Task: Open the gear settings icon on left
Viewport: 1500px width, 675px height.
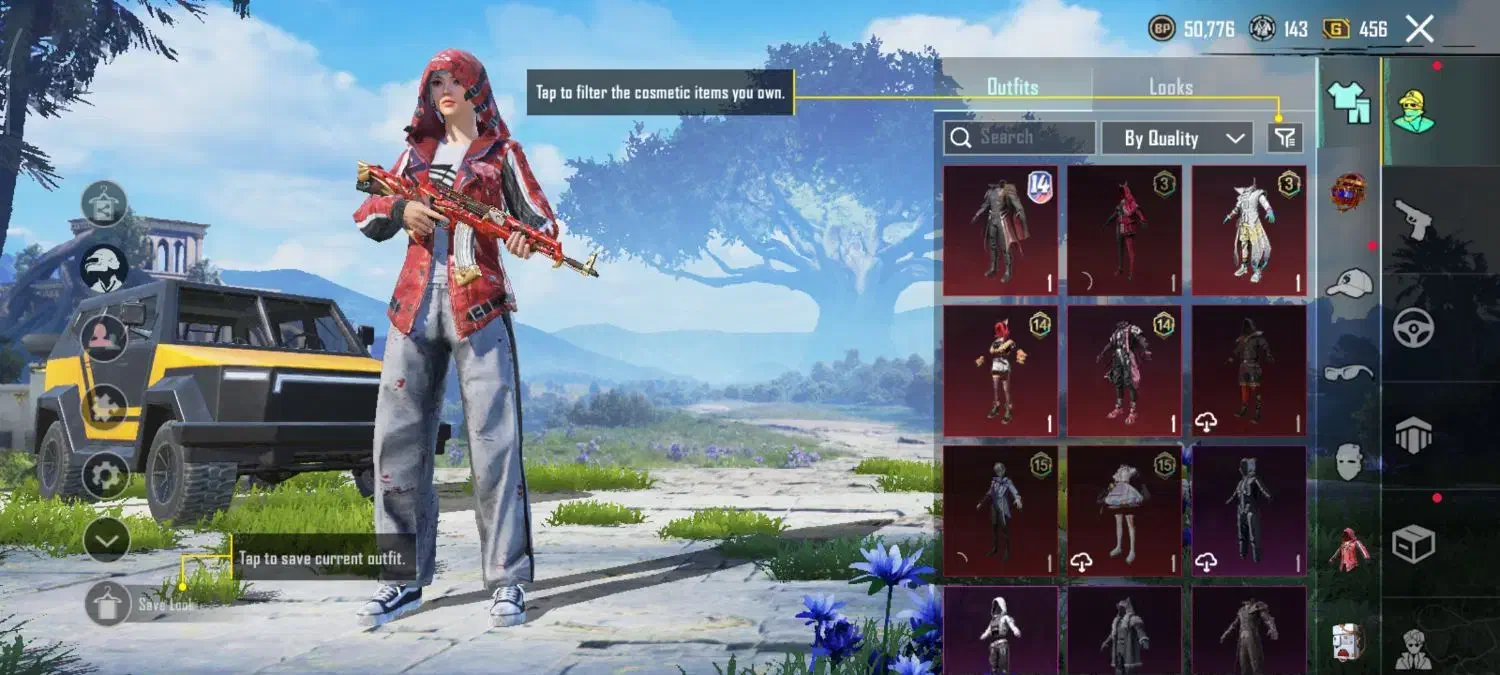Action: (x=106, y=475)
